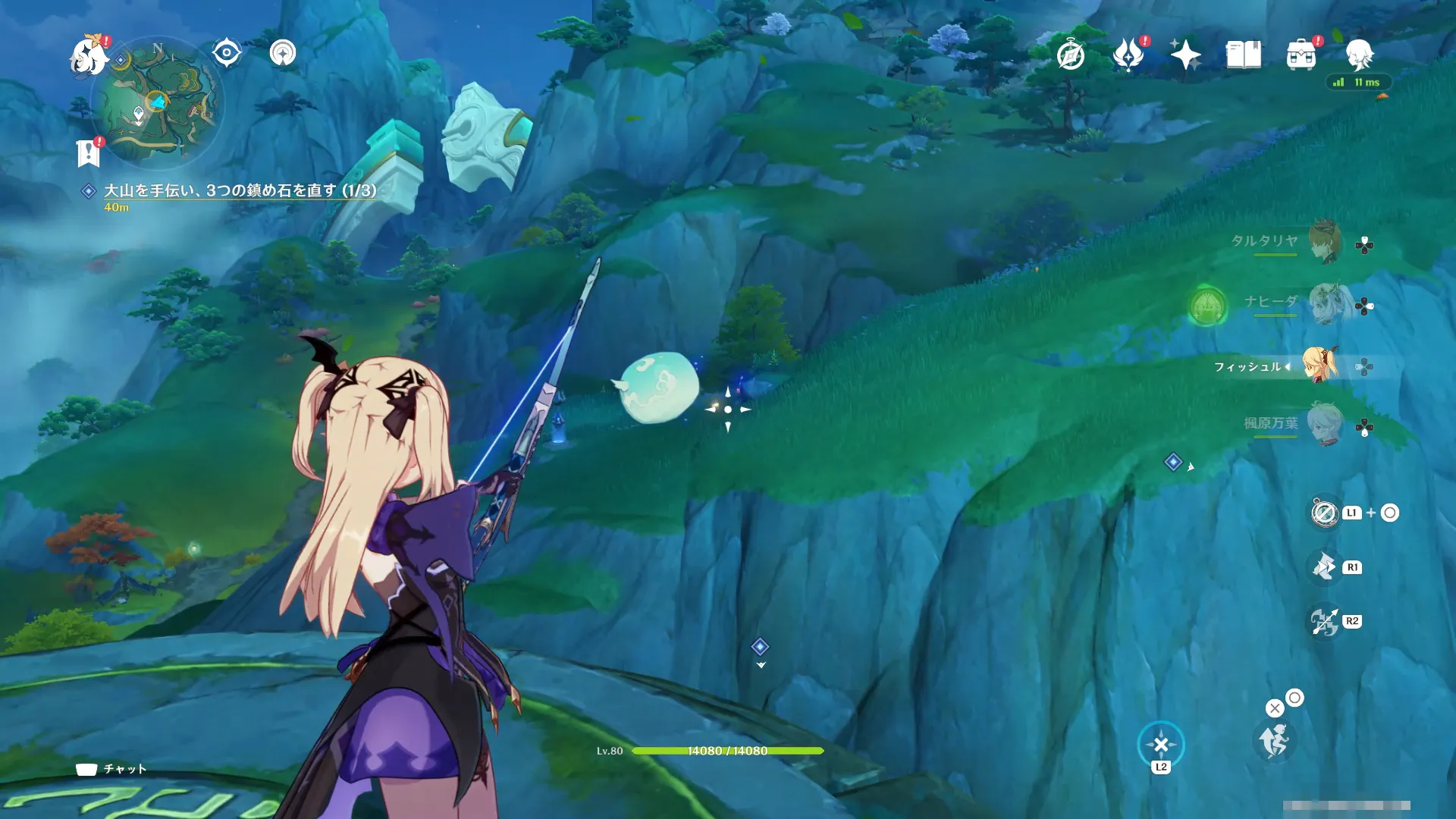
Task: Switch to party member タルタリヤ
Action: coord(1324,242)
